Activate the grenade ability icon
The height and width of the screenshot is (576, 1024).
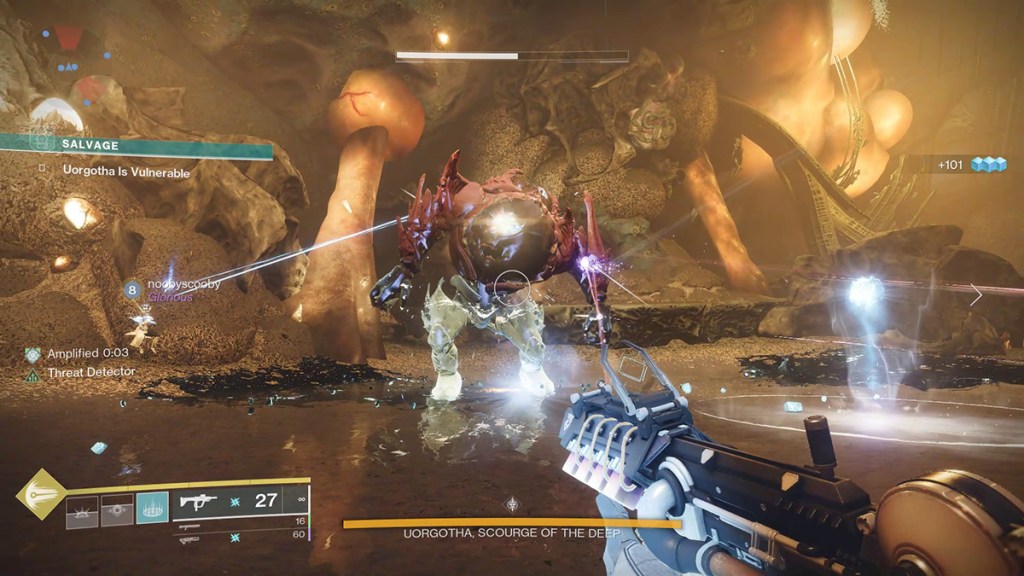(83, 510)
